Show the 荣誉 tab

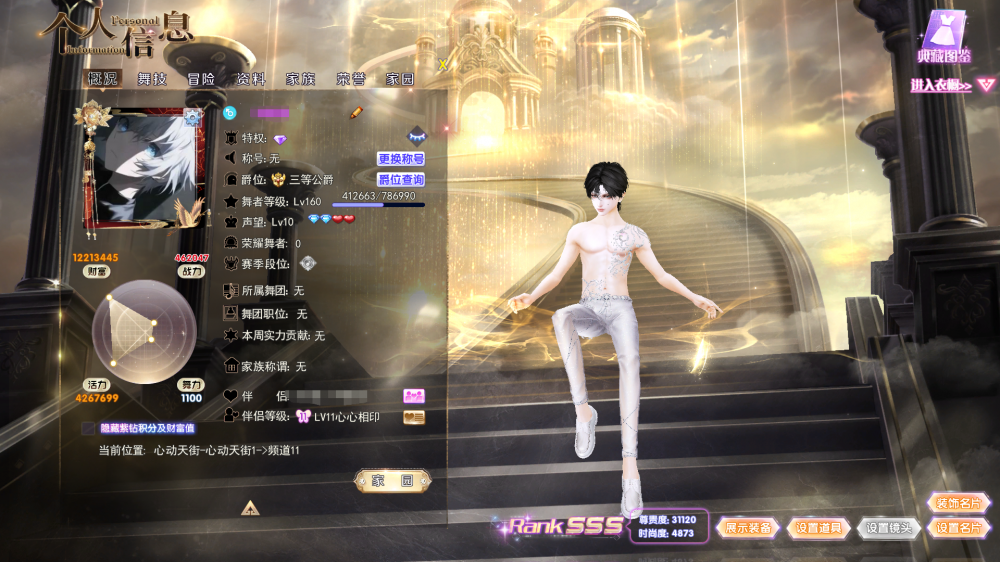350,79
